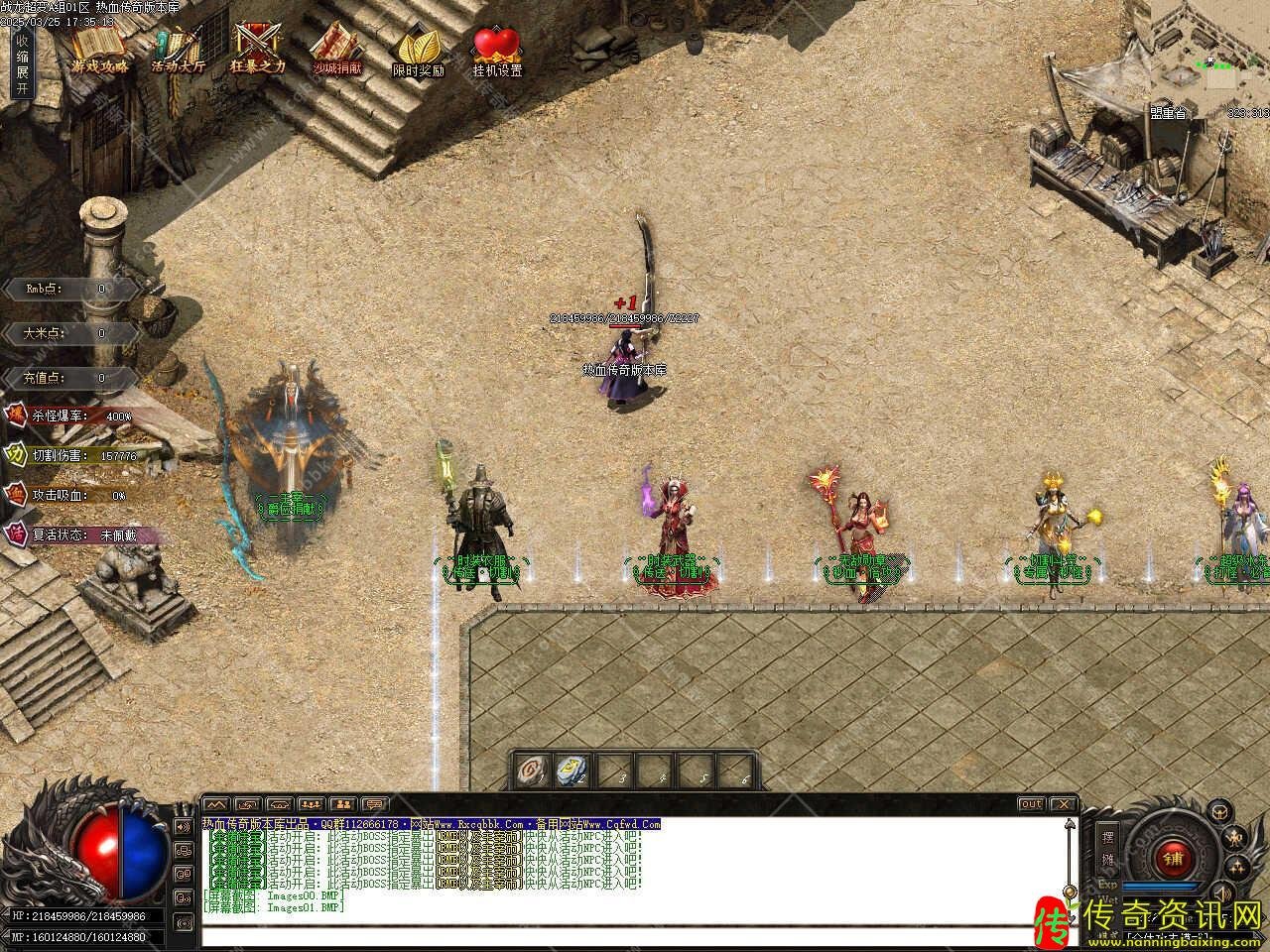Click the chat panel's out button
Viewport: 1270px width, 952px height.
[1032, 804]
